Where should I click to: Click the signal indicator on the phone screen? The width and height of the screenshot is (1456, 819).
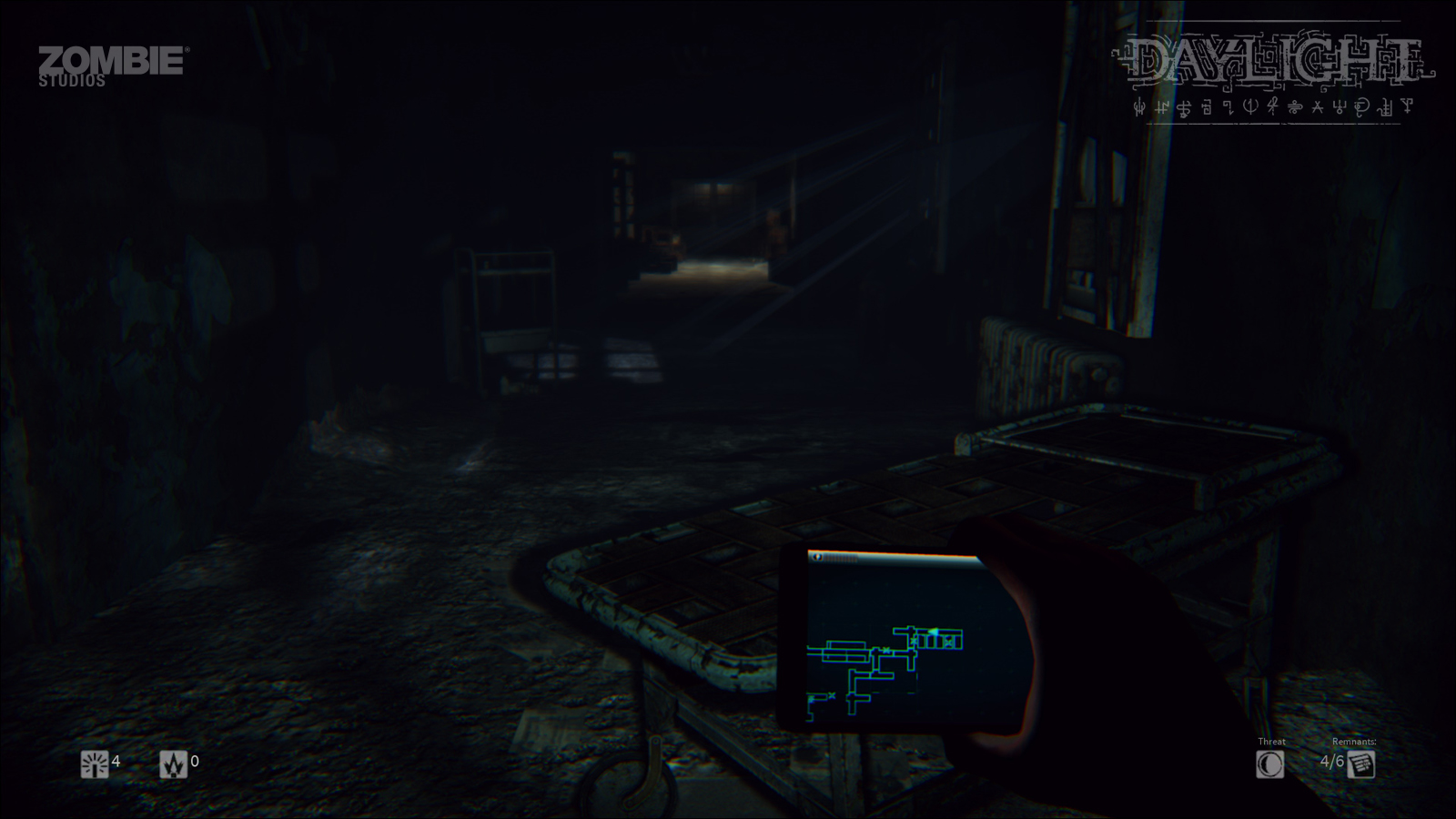click(818, 557)
